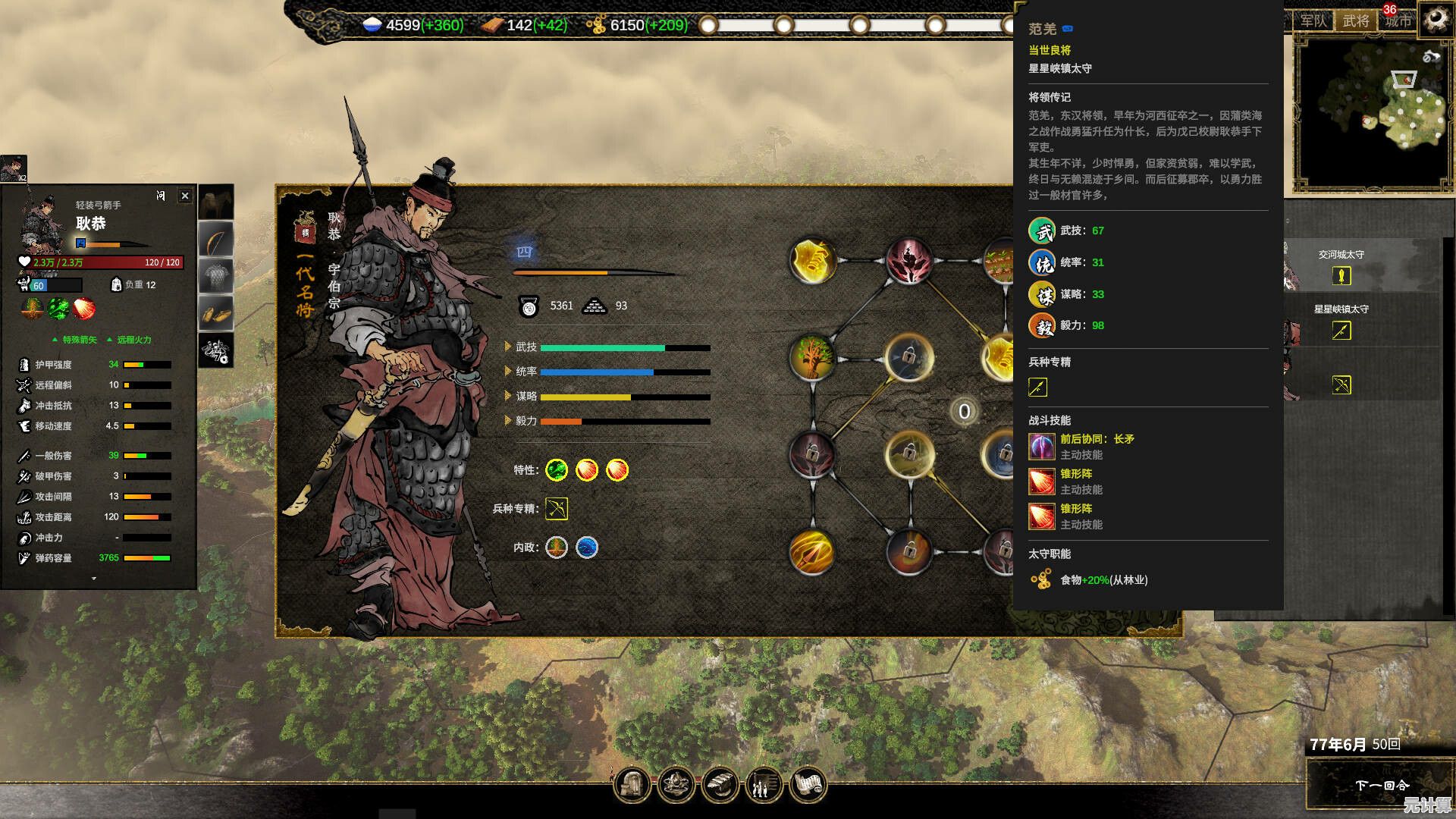
Task: Select the scale armor equipment slot
Action: coord(216,276)
